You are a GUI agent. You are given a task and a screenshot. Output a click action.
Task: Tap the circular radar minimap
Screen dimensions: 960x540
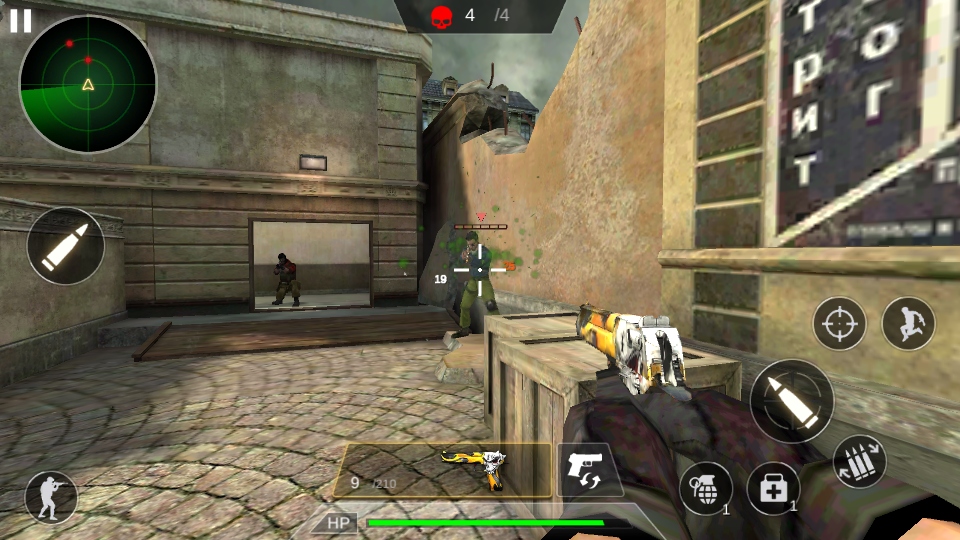tap(88, 84)
